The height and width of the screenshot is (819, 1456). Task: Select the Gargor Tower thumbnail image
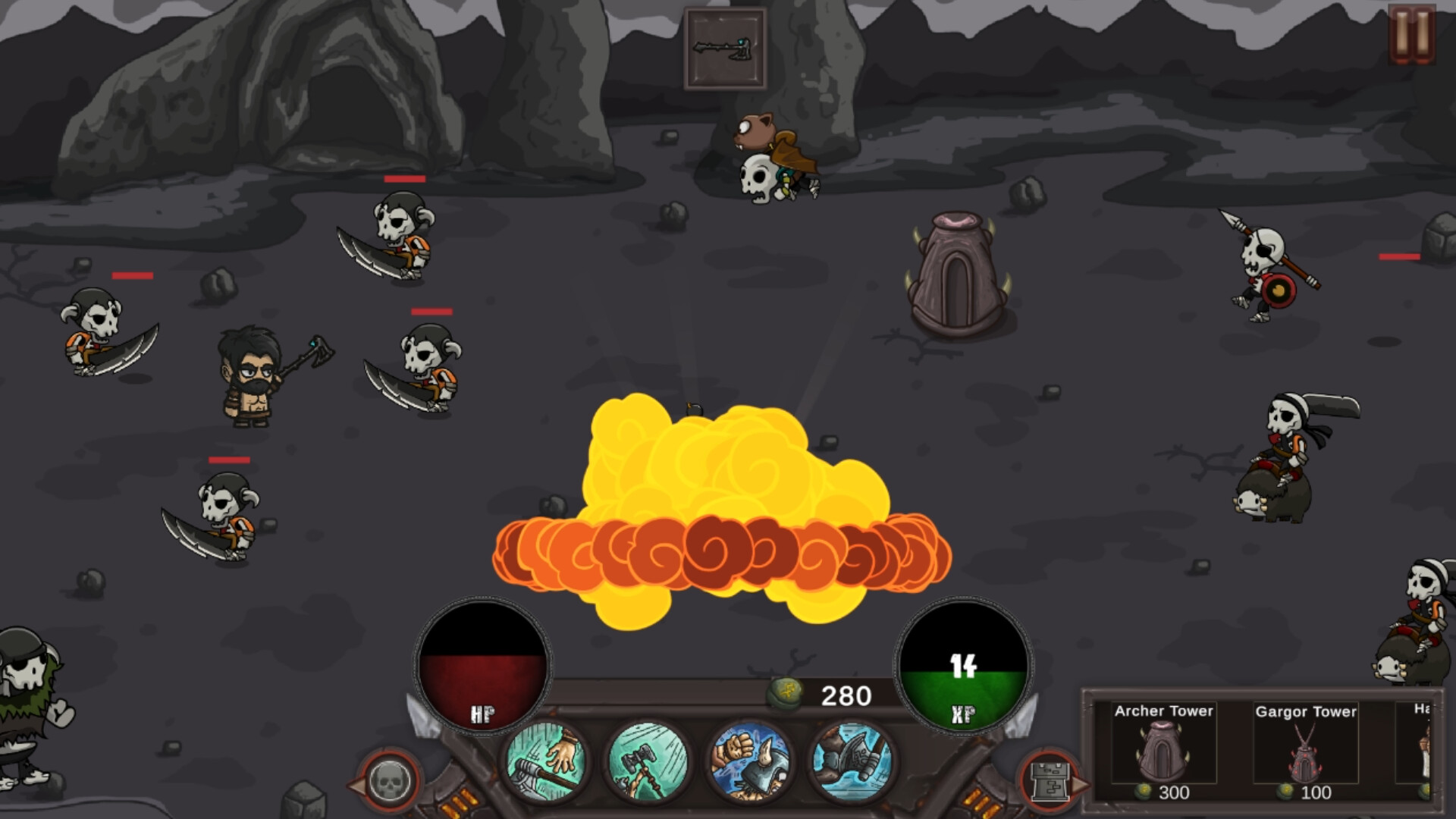point(1307,755)
